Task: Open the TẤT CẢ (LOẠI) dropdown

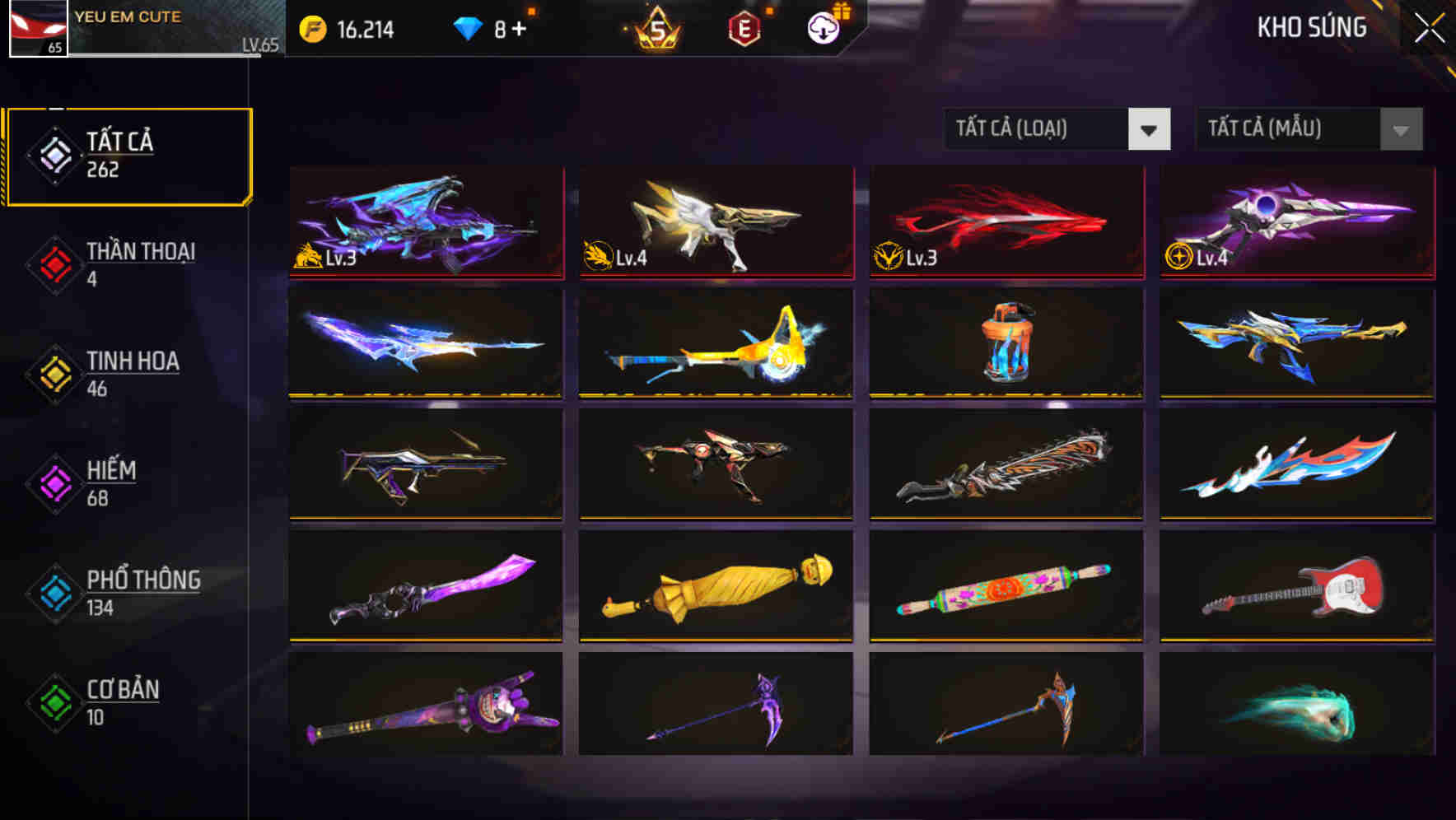Action: tap(1057, 129)
